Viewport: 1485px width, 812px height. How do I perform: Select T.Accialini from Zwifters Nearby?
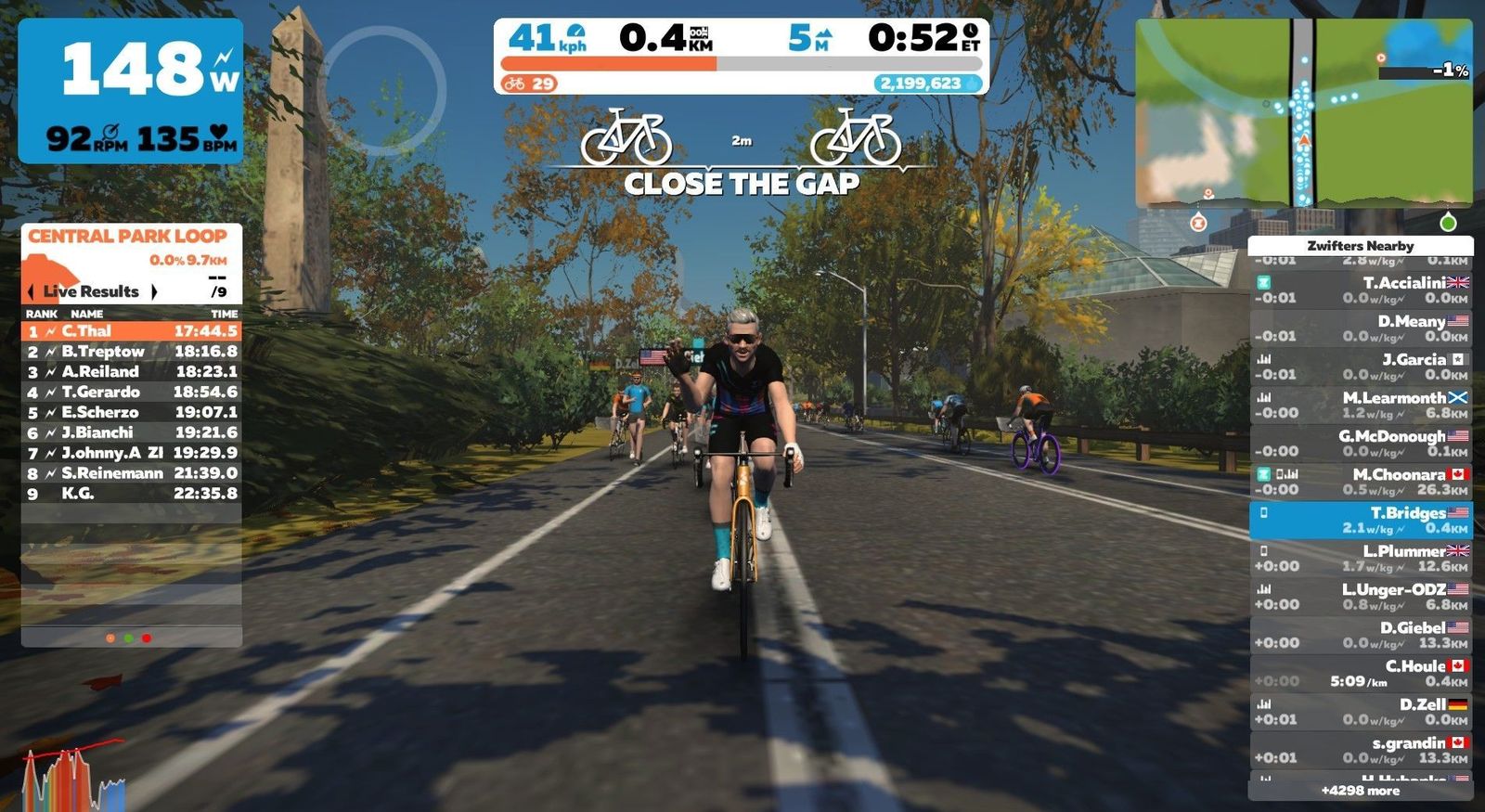point(1360,290)
